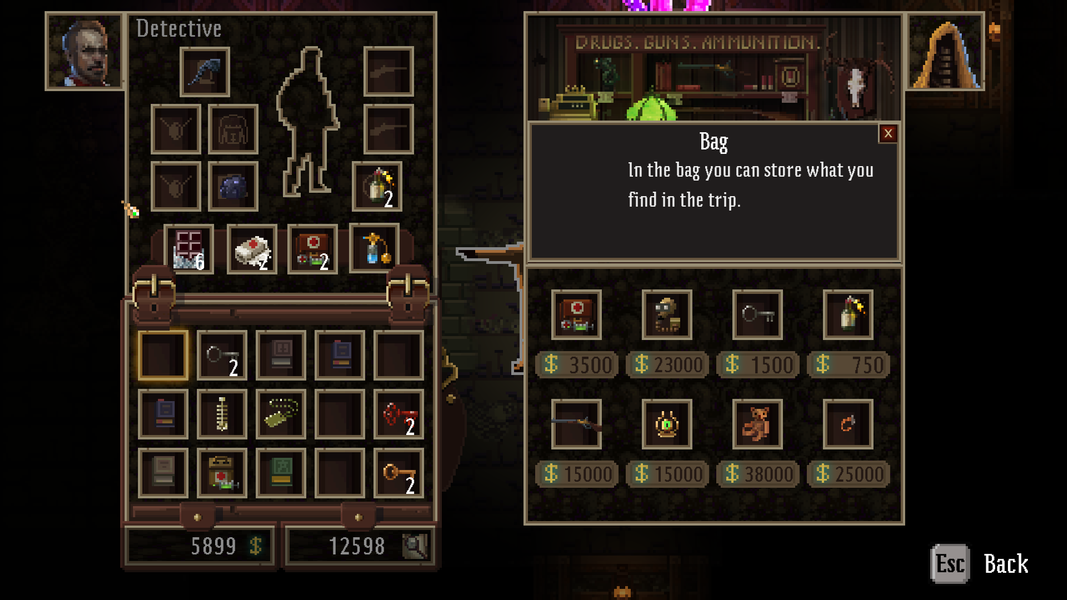The width and height of the screenshot is (1067, 600).
Task: Choose the perfume bottle quick slot
Action: (374, 250)
